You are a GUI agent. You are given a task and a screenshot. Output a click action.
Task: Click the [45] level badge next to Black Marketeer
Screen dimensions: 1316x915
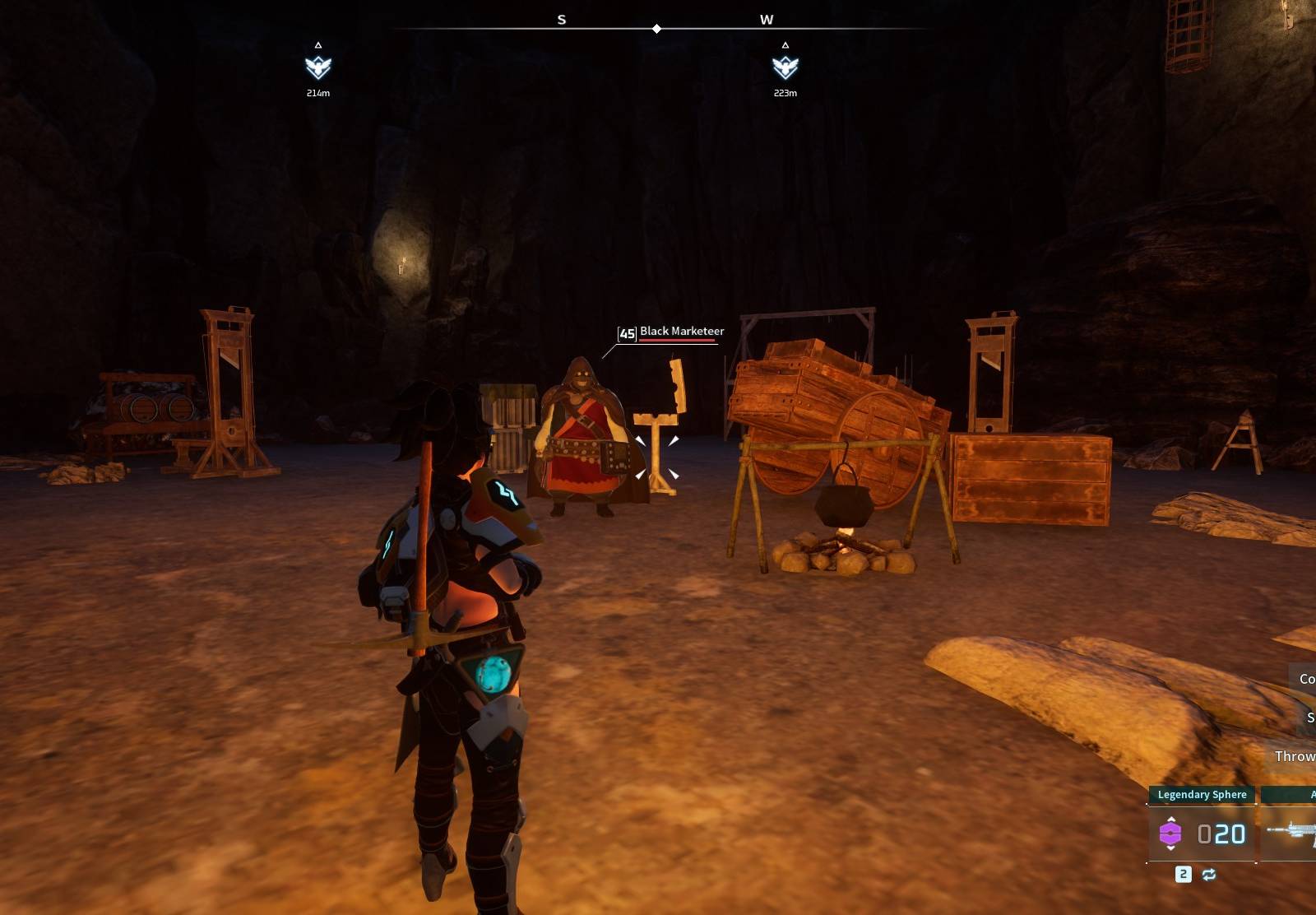tap(626, 333)
